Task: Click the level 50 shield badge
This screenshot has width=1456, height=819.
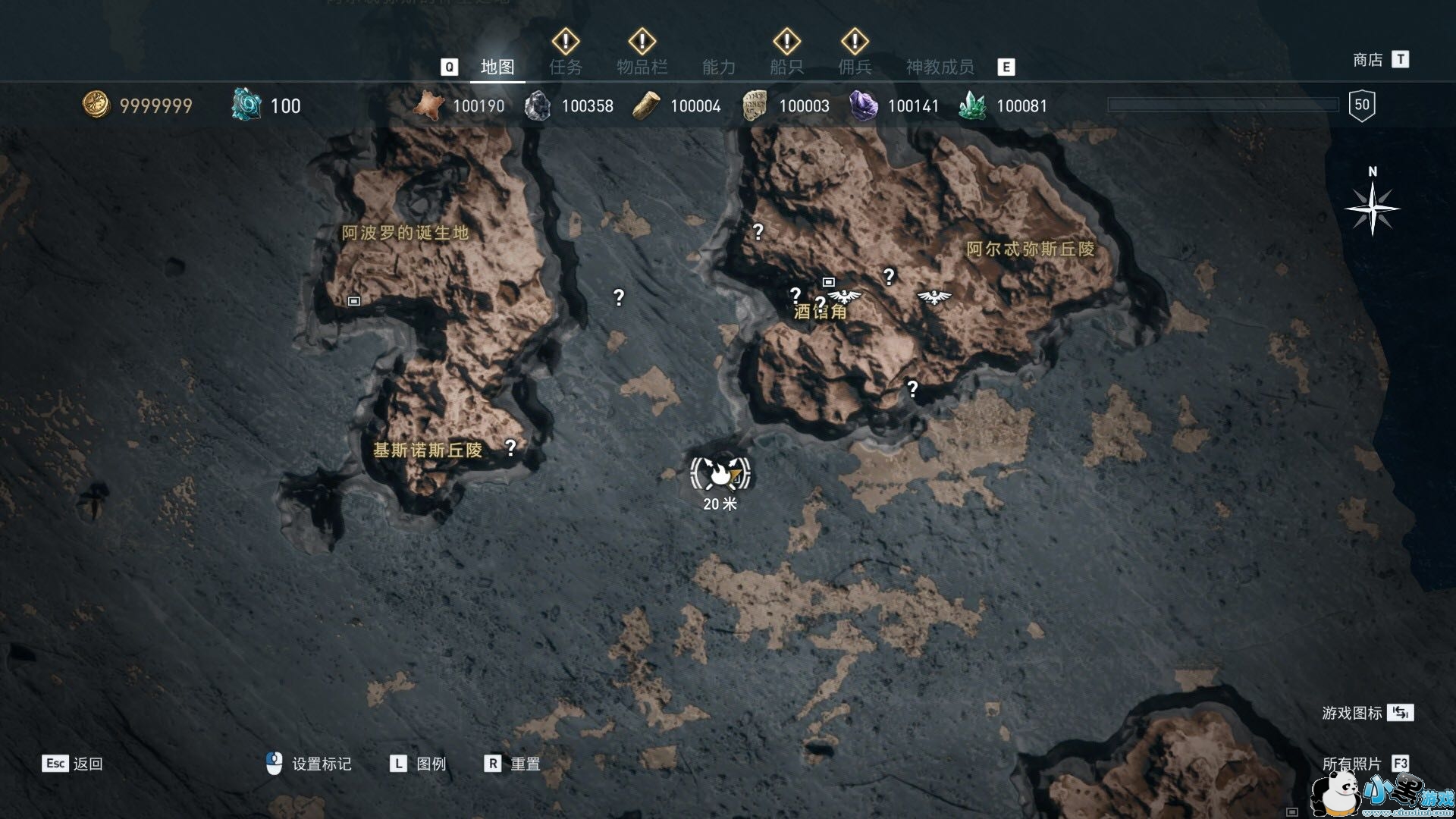Action: coord(1362,105)
